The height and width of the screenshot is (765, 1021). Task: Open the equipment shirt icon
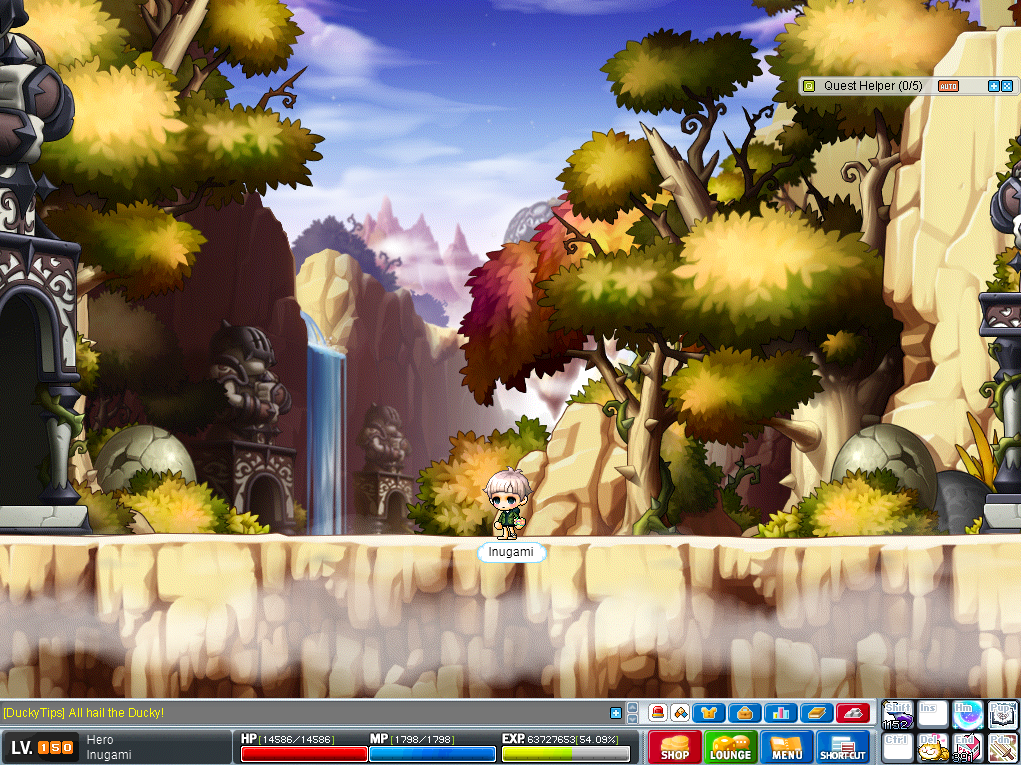[710, 713]
